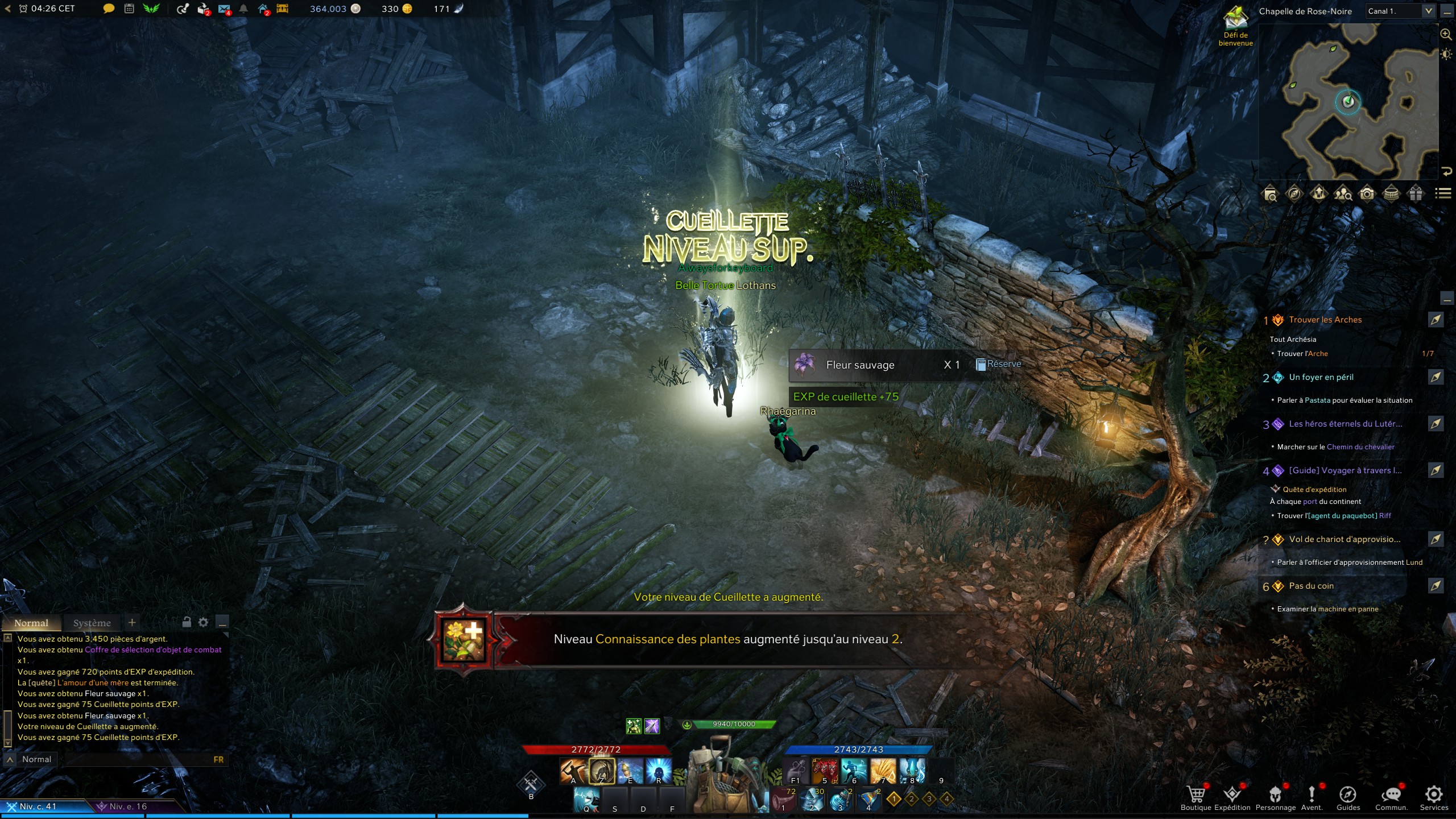Open the mail envelope icon
This screenshot has width=1456, height=819.
click(224, 9)
